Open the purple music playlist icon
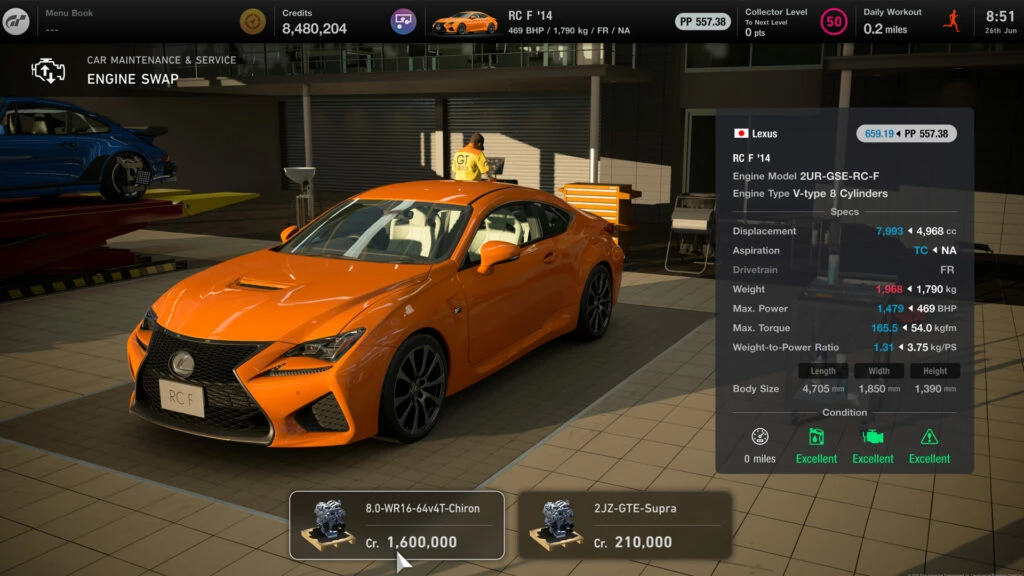 [x=404, y=21]
